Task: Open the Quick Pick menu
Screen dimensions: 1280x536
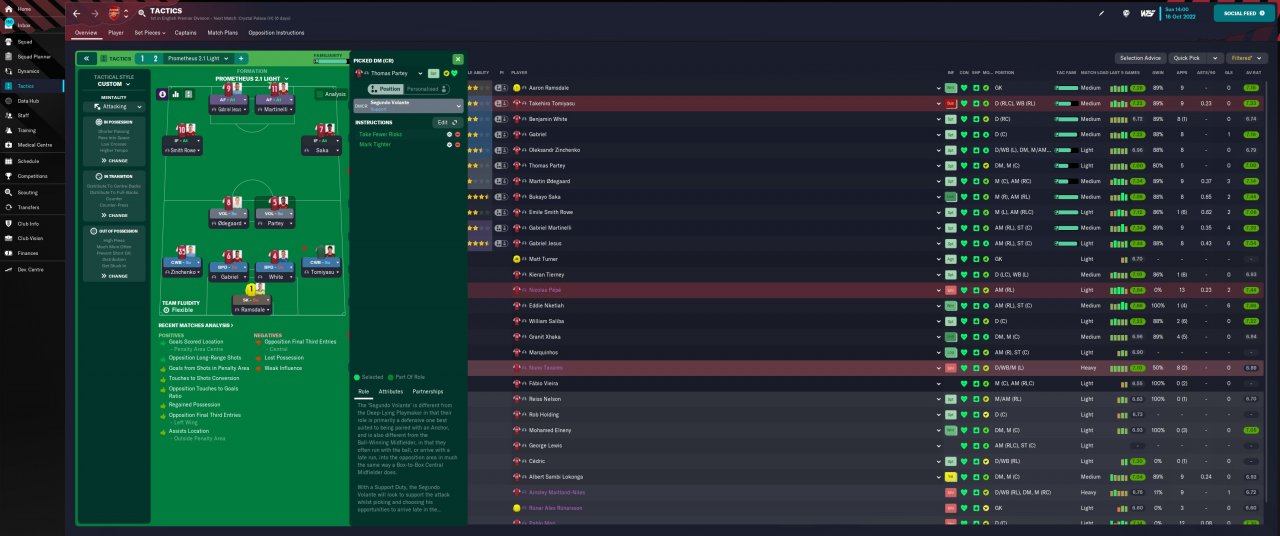Action: click(1197, 58)
